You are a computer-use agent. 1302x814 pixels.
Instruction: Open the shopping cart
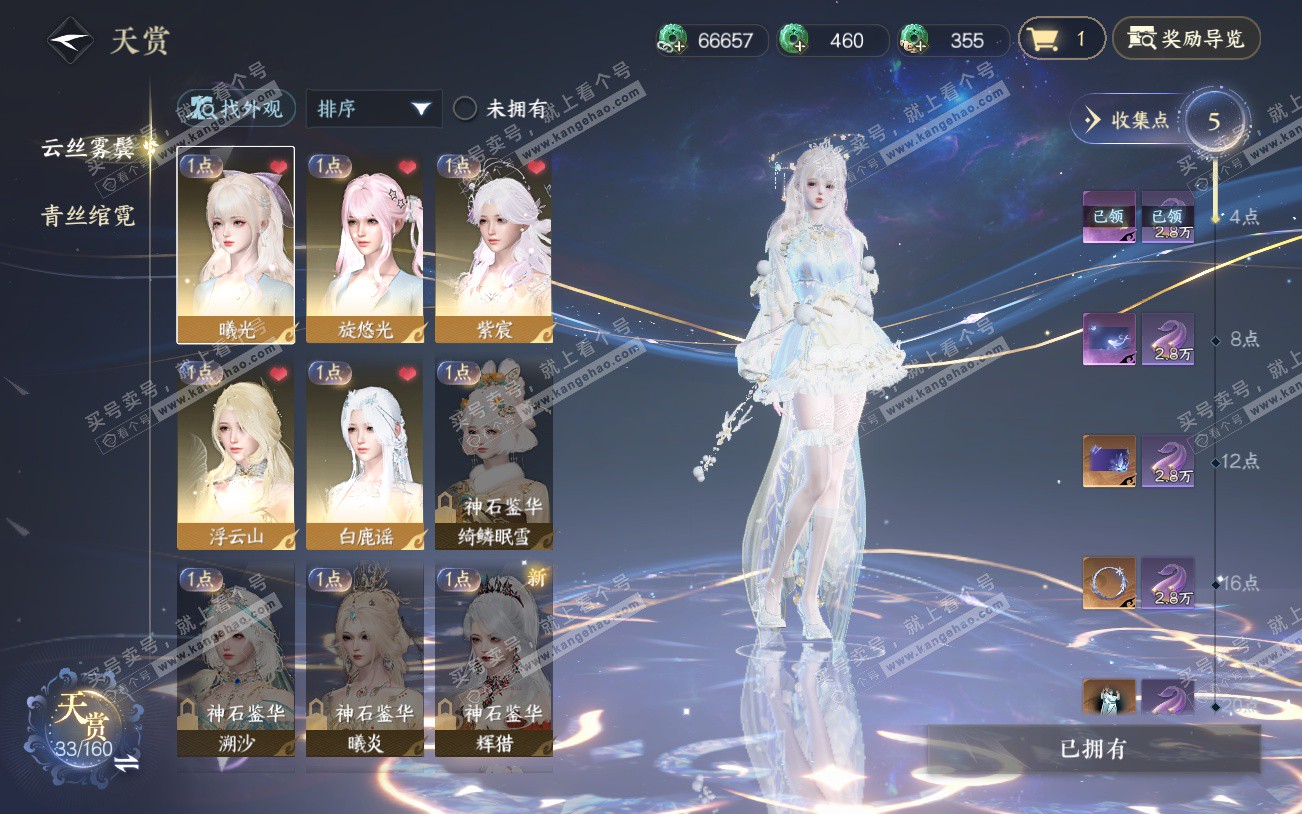1060,40
